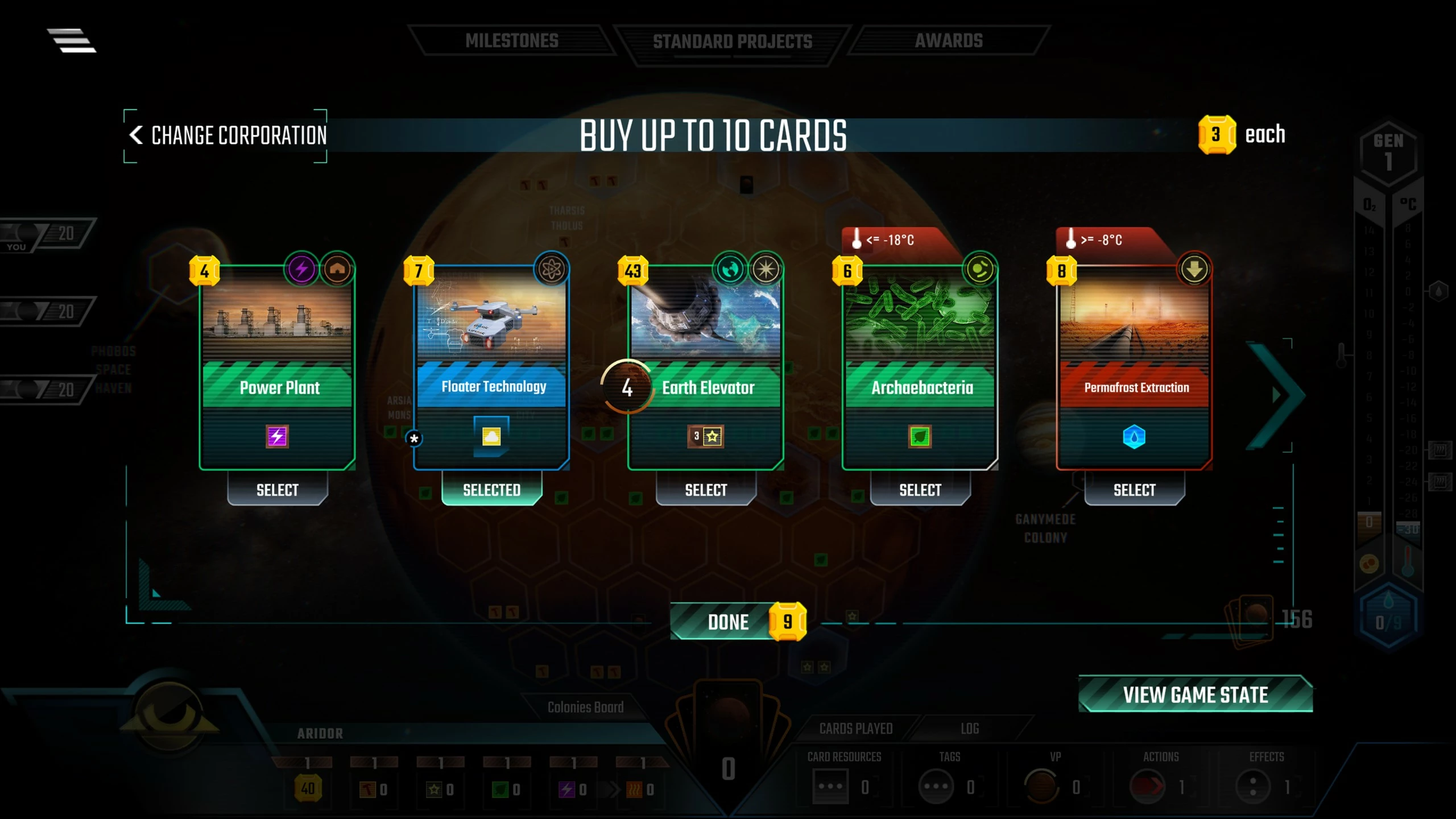Switch to the Awards tab

point(949,41)
